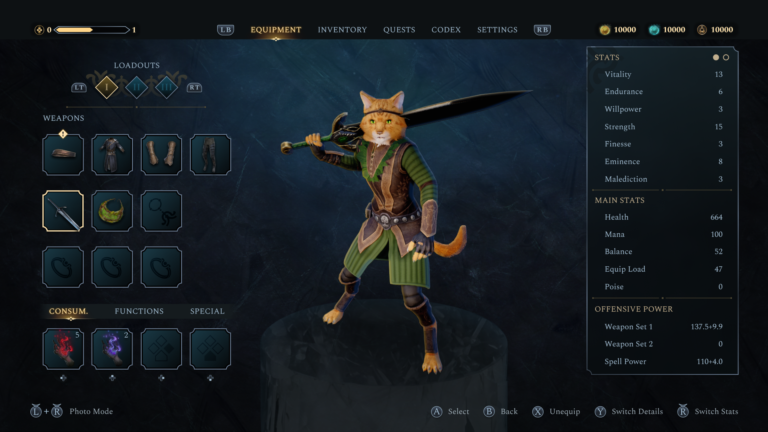Select the gauntlets equipment slot
This screenshot has height=432, width=768.
(x=161, y=155)
